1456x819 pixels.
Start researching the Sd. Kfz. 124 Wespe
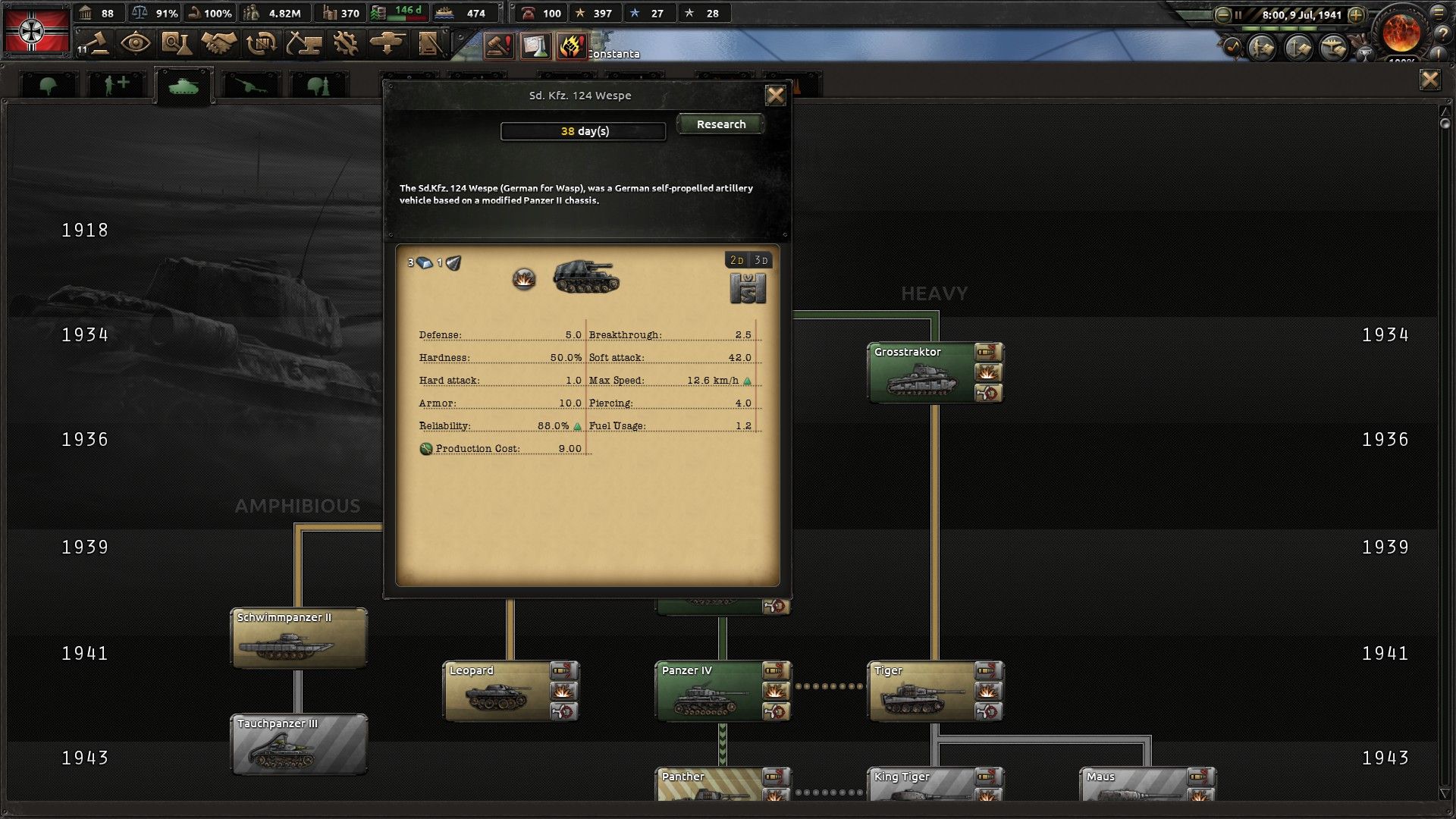tap(719, 124)
